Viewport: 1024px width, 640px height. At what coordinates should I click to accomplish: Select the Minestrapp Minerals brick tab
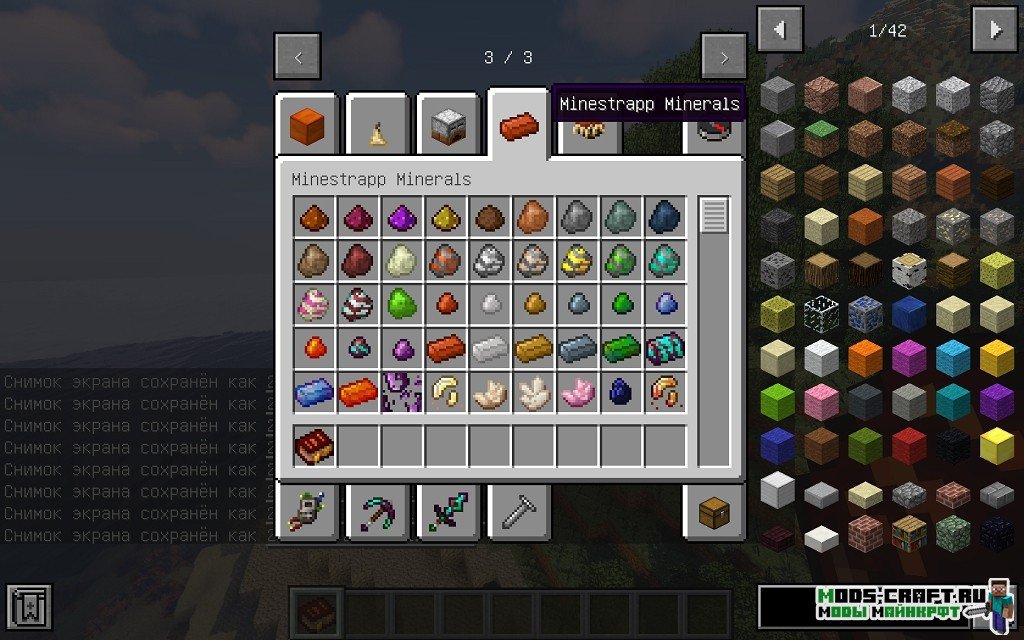[x=519, y=127]
